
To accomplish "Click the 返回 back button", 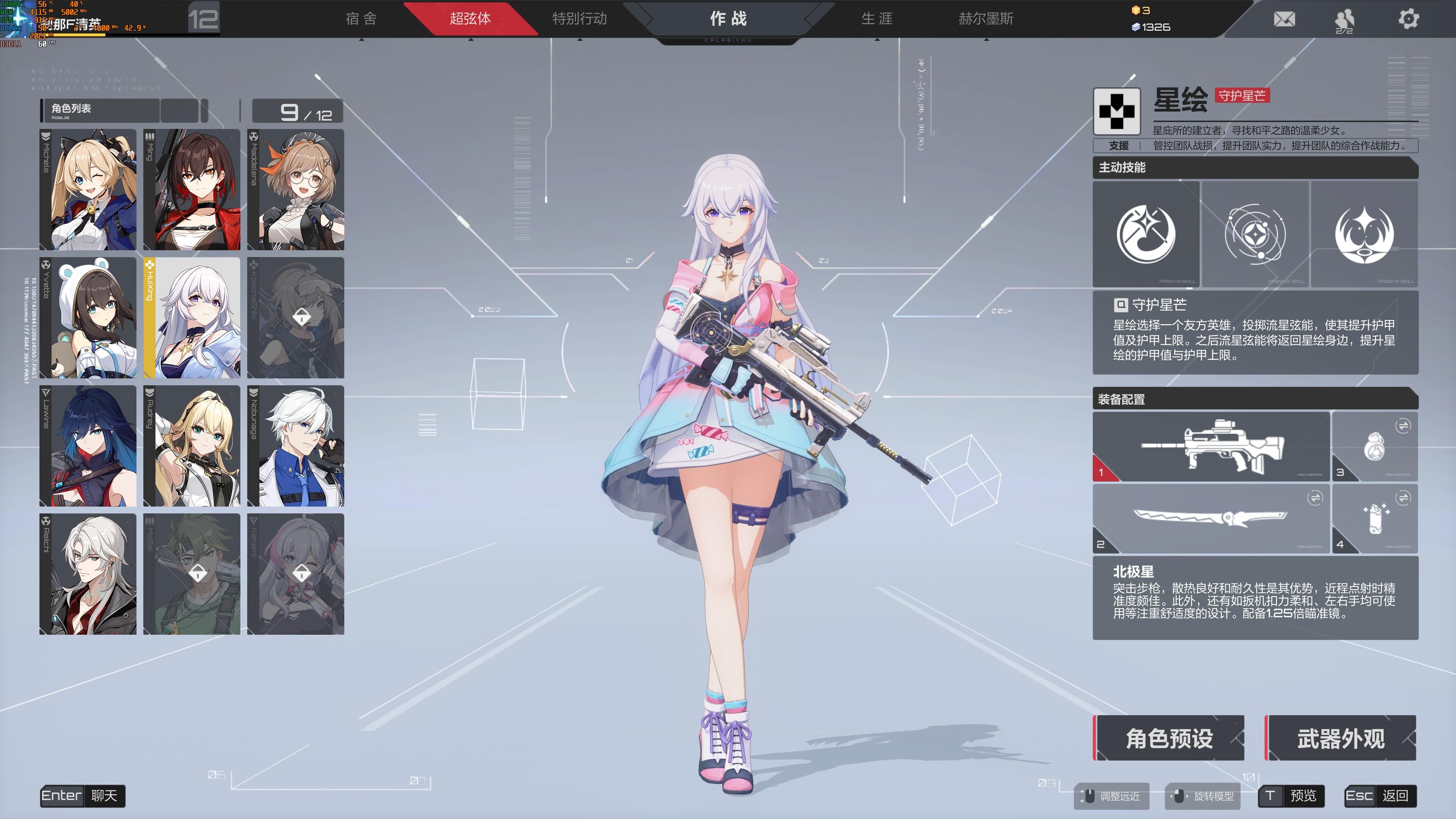I will coord(1380,796).
